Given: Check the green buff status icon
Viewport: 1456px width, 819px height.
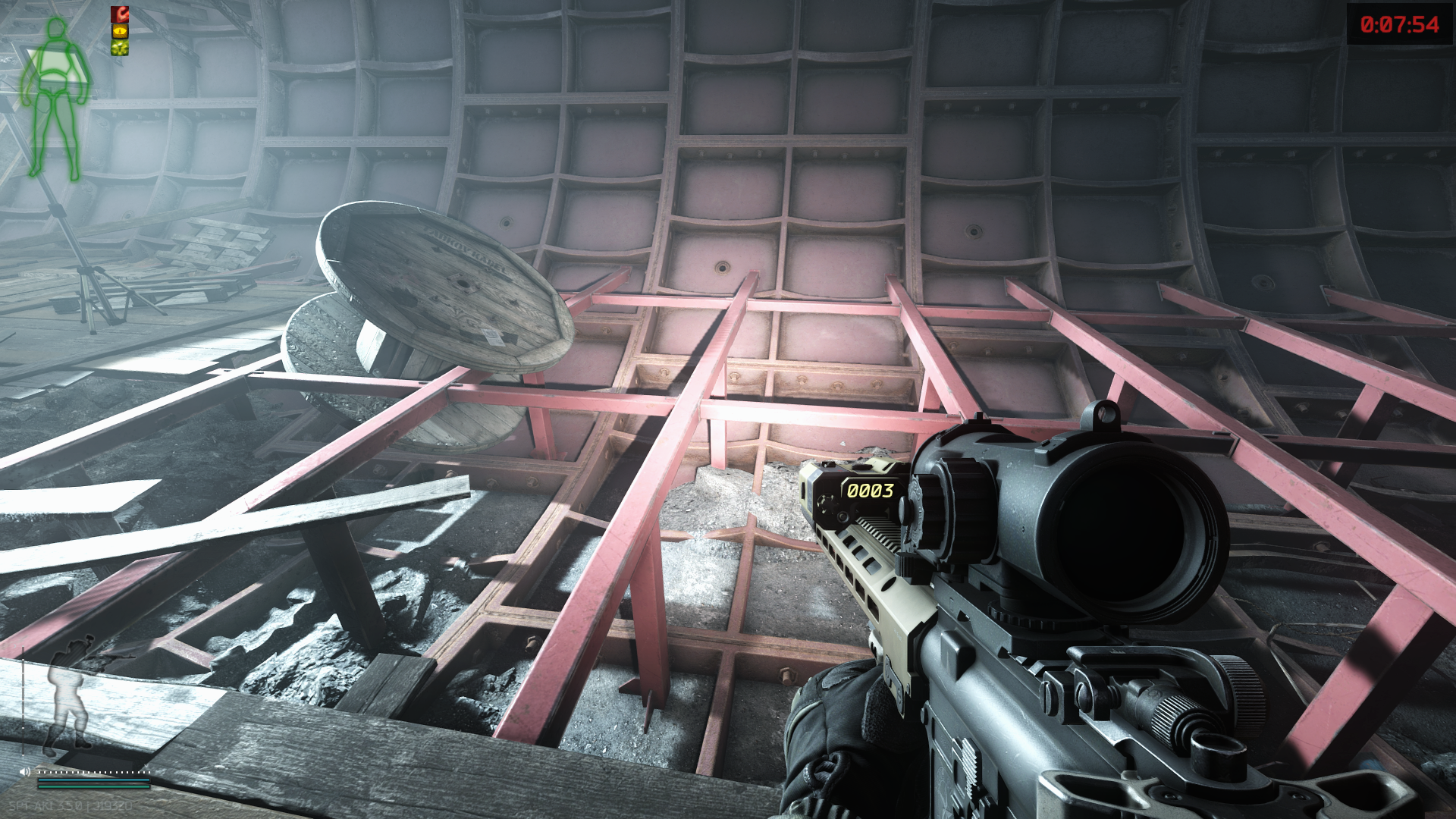Looking at the screenshot, I should click(x=120, y=49).
